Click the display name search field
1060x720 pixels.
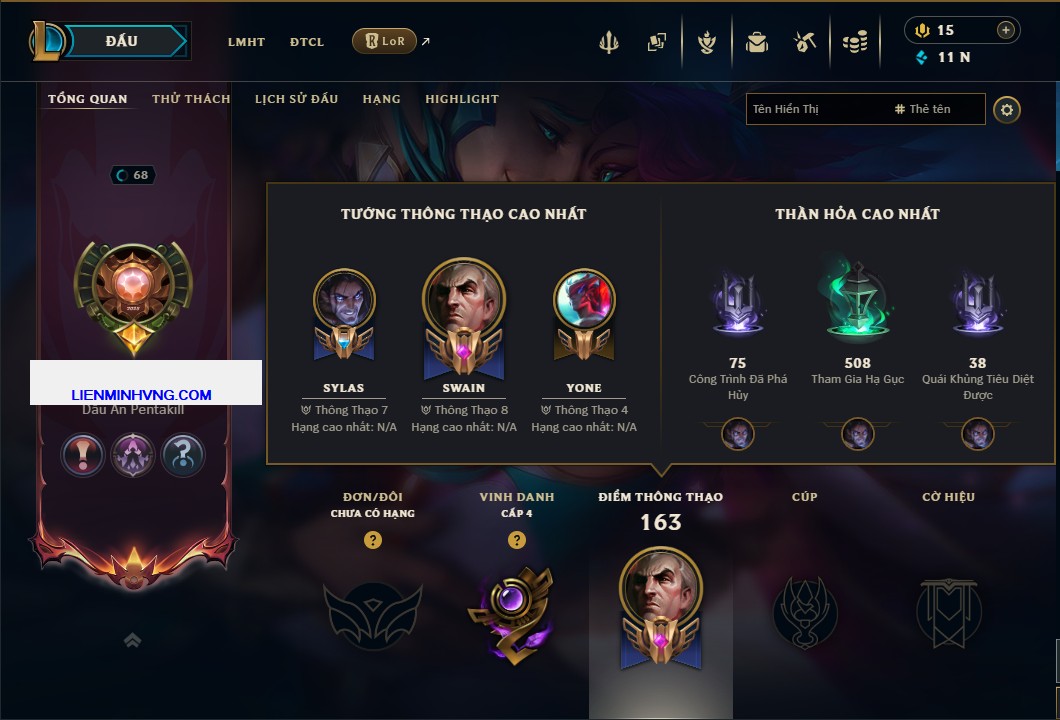click(816, 109)
